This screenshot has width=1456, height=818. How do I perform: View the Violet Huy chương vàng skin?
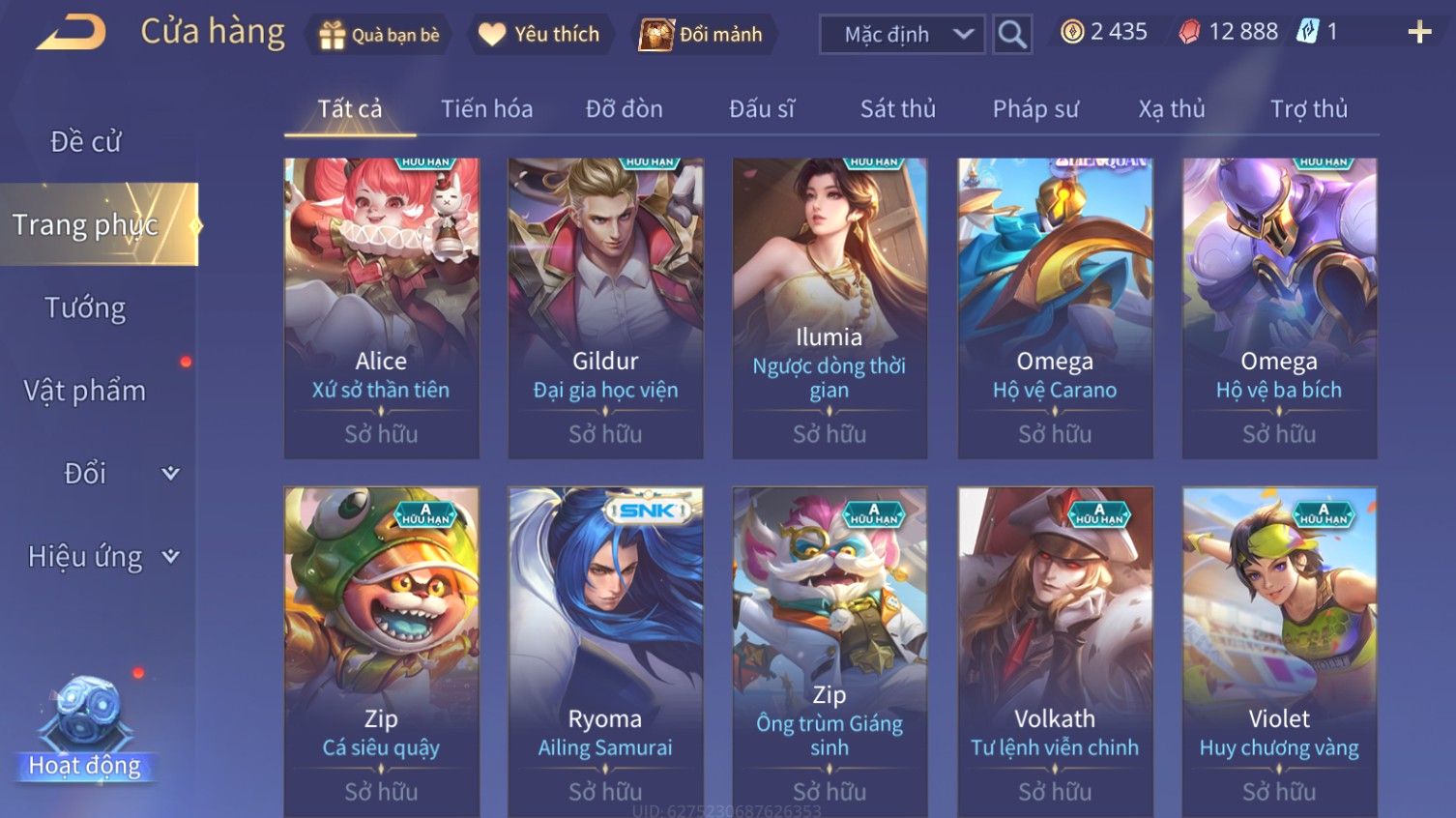(1279, 650)
